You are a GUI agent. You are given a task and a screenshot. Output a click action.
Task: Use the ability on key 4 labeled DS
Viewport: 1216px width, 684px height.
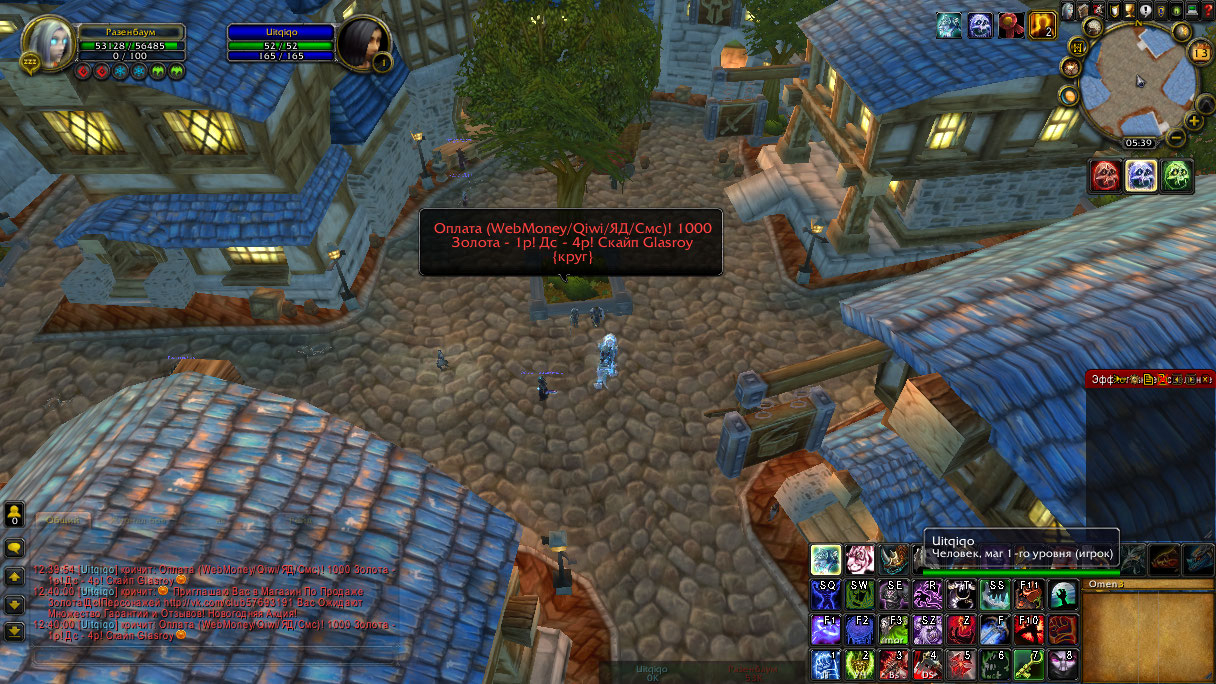[927, 664]
